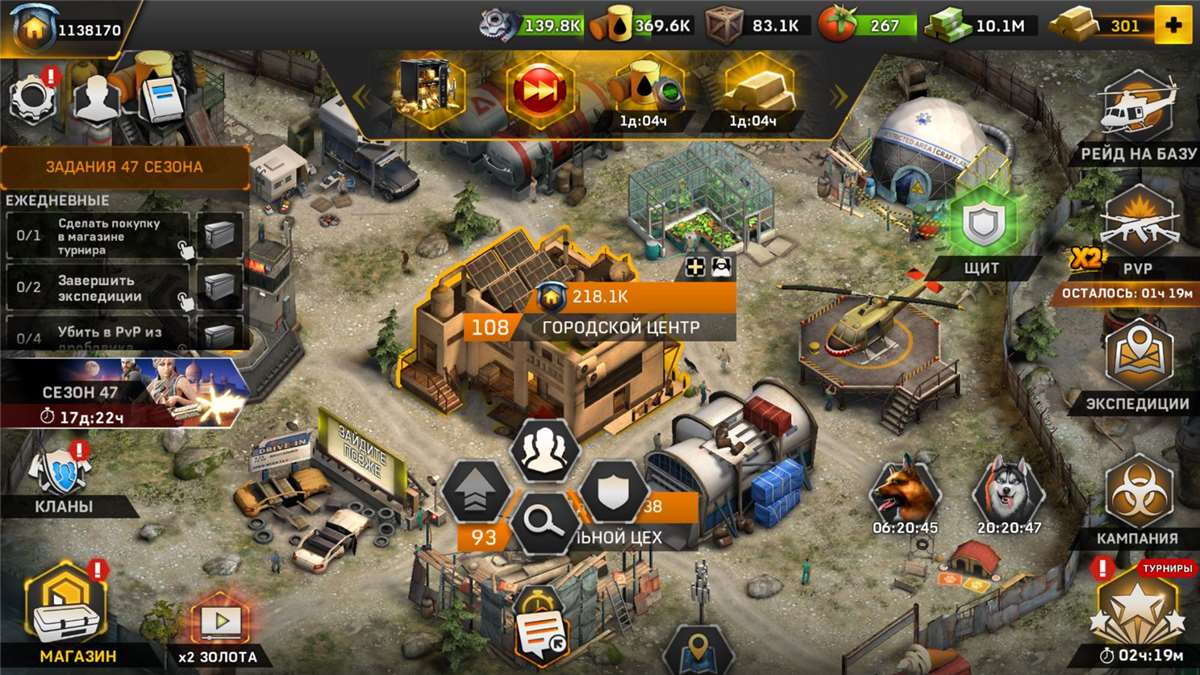This screenshot has width=1200, height=675.
Task: Watch video for x2 gold
Action: click(x=219, y=628)
